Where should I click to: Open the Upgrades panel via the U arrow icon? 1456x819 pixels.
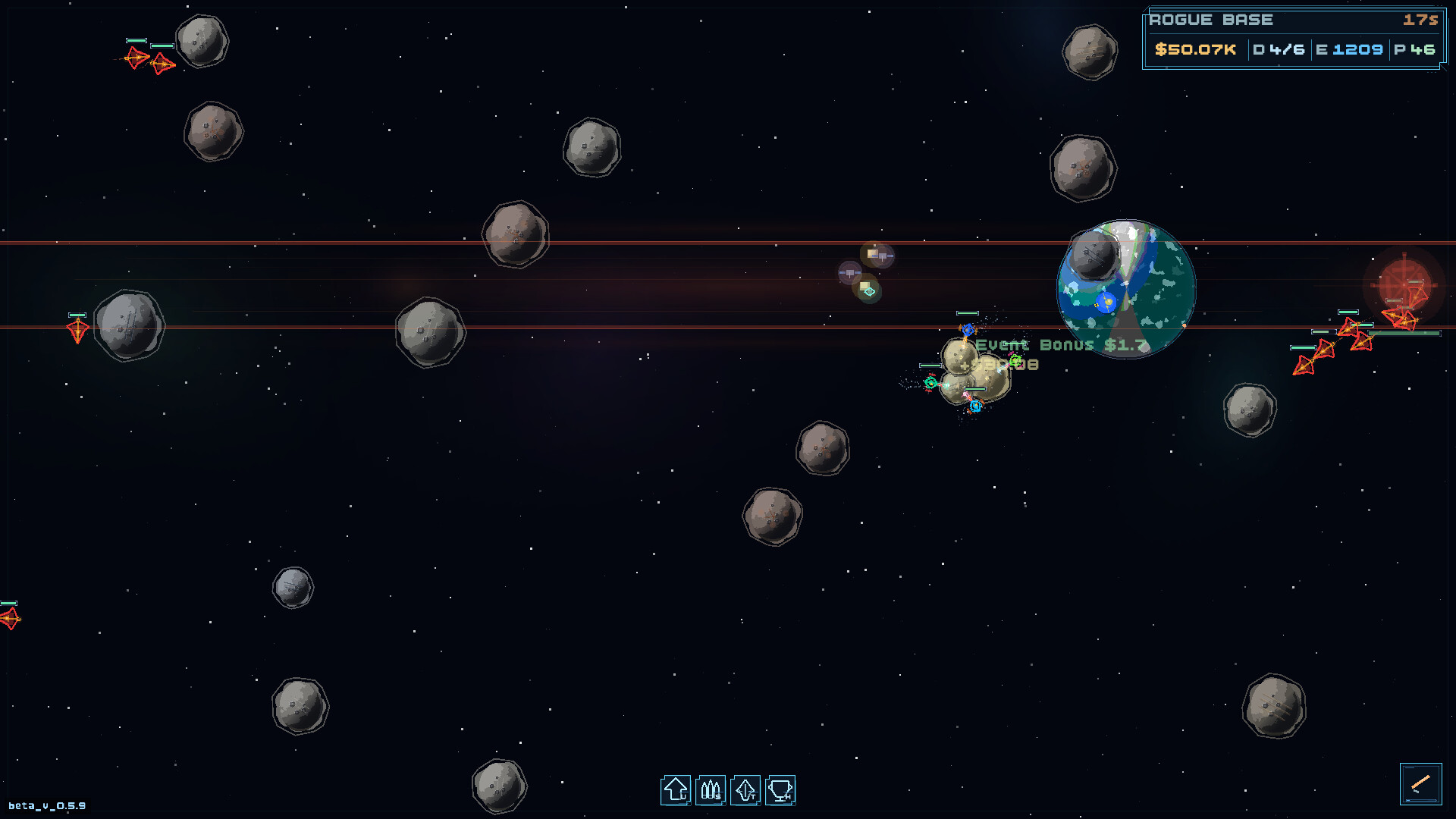(x=674, y=789)
